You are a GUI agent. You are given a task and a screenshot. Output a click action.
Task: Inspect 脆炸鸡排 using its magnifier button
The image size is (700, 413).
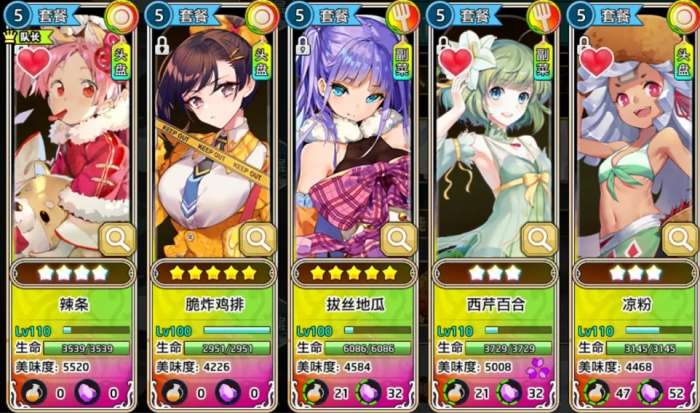click(257, 239)
